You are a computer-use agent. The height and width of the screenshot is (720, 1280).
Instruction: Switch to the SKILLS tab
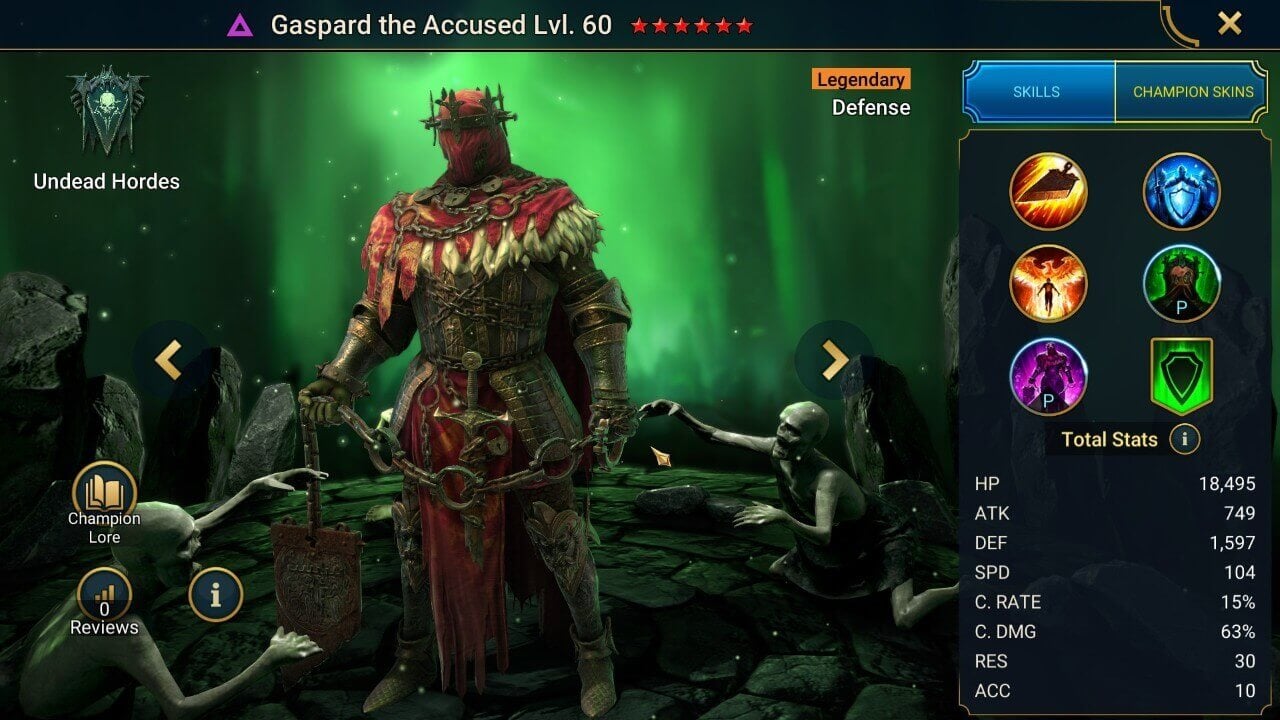click(1038, 91)
